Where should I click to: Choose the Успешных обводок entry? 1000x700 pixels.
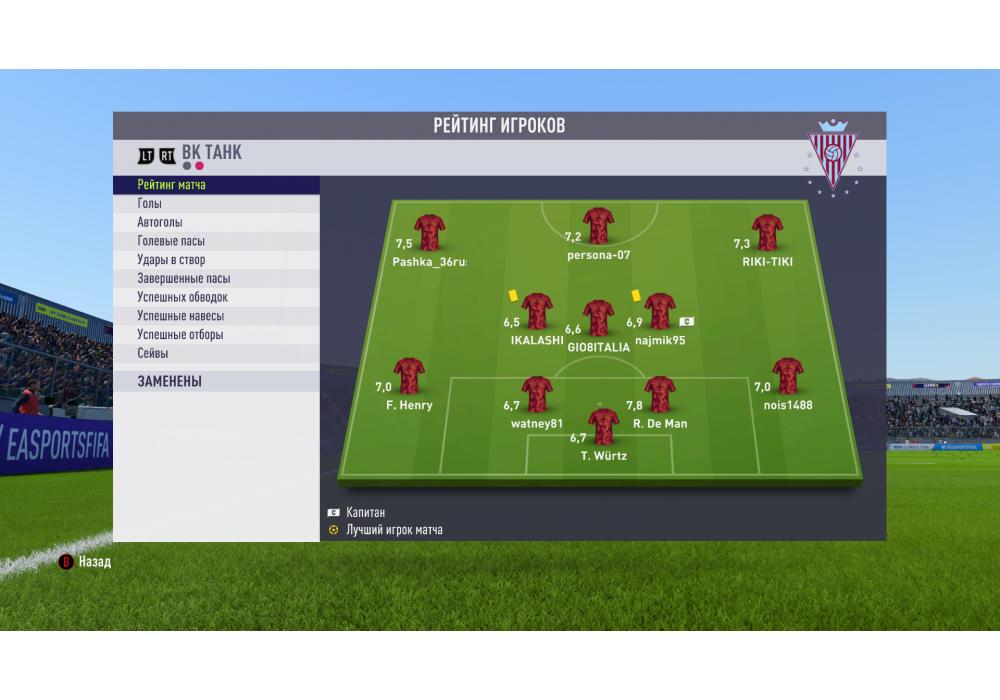click(183, 297)
